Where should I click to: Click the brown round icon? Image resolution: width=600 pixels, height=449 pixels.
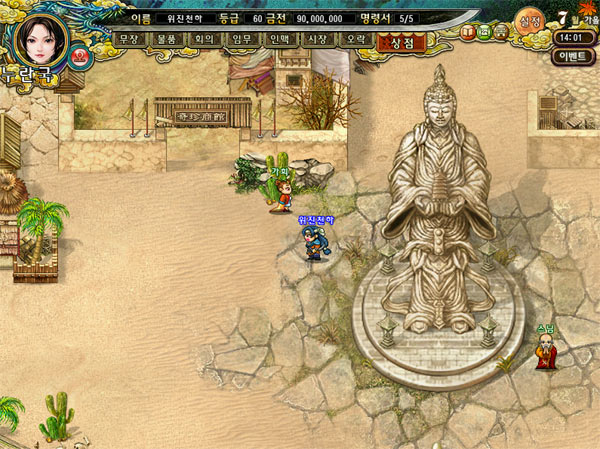(x=500, y=33)
